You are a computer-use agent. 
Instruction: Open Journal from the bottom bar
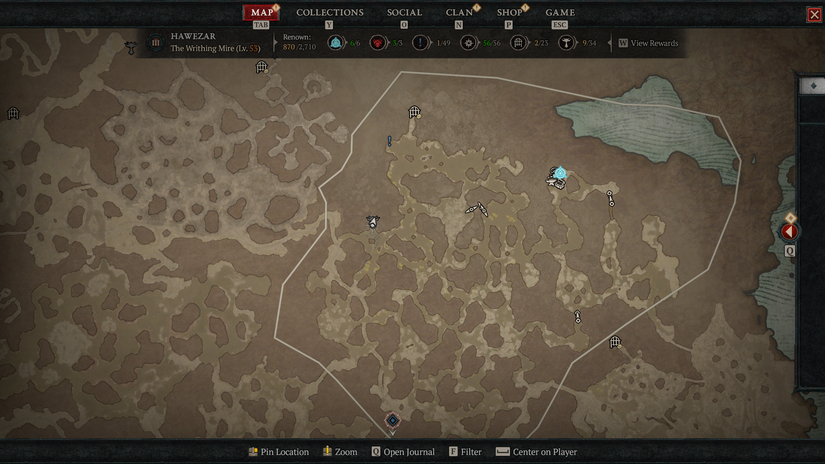[x=403, y=452]
